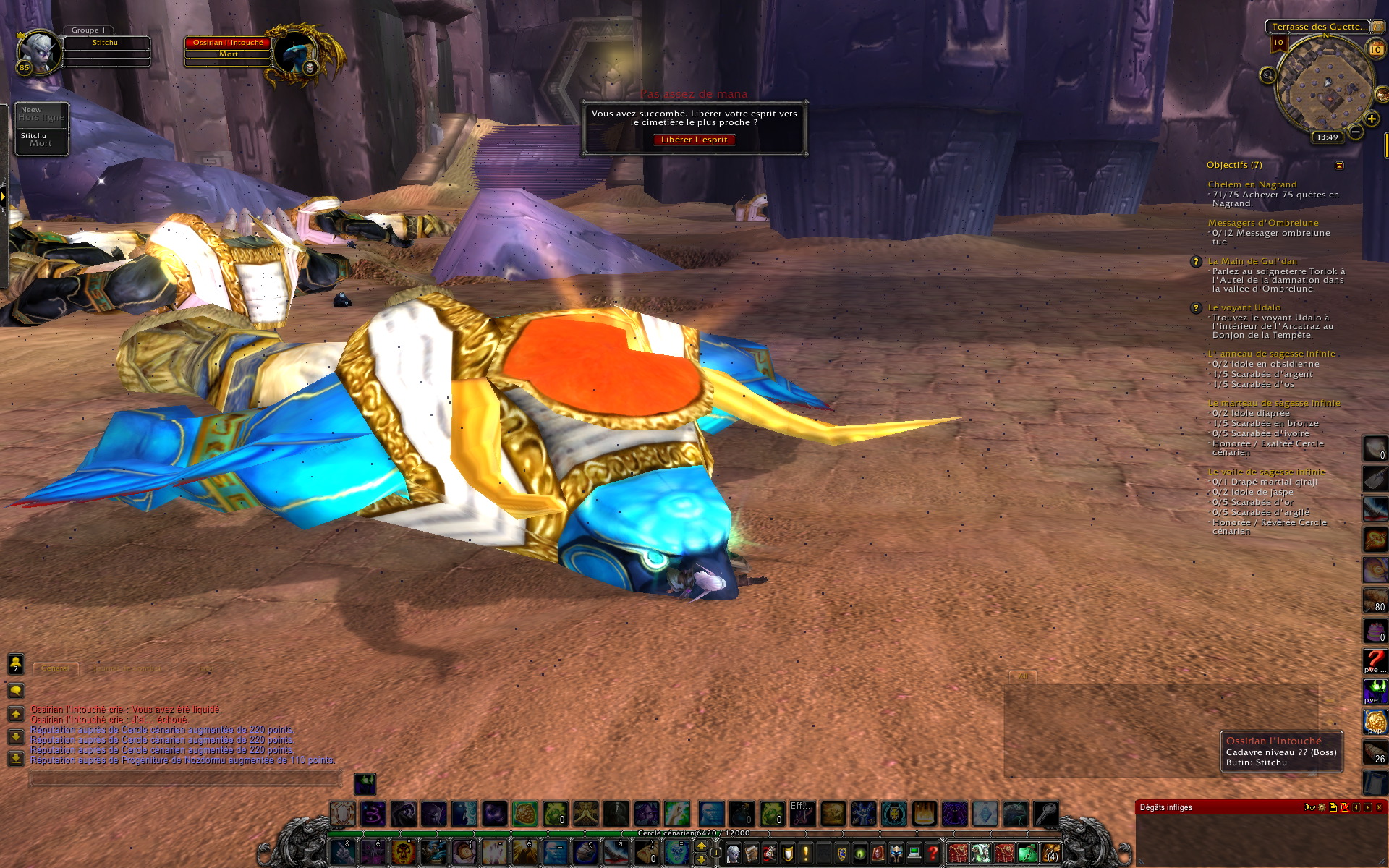Select Stitchu's player portrait

tap(38, 52)
